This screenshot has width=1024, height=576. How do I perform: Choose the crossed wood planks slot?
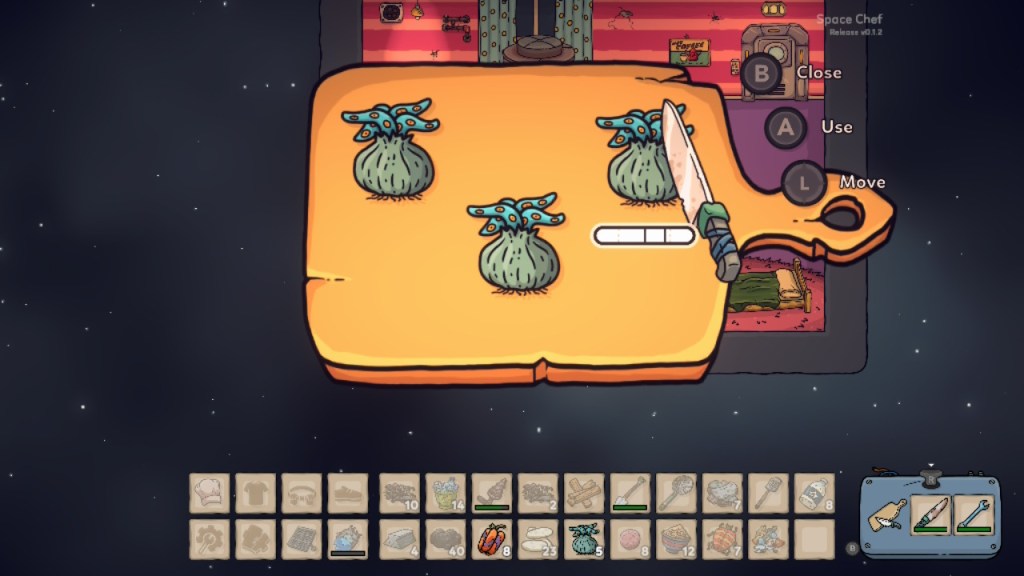point(584,493)
